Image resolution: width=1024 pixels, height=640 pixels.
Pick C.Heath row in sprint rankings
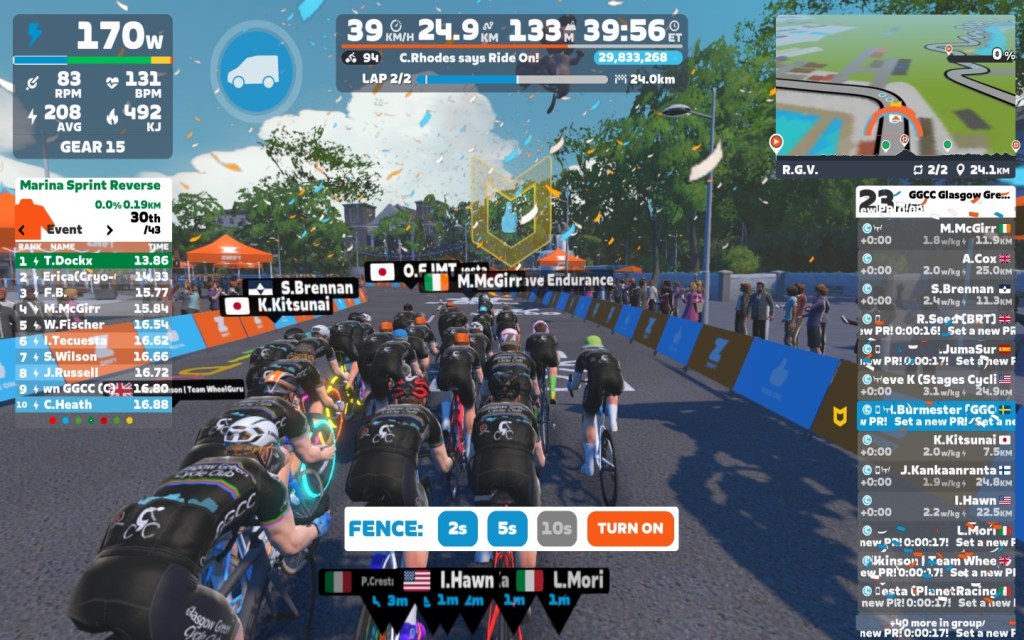92,405
